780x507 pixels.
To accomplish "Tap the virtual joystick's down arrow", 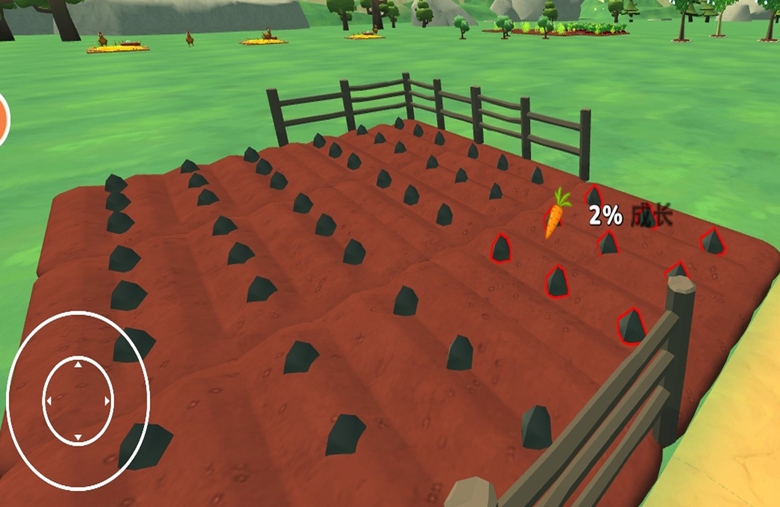I will [x=78, y=438].
